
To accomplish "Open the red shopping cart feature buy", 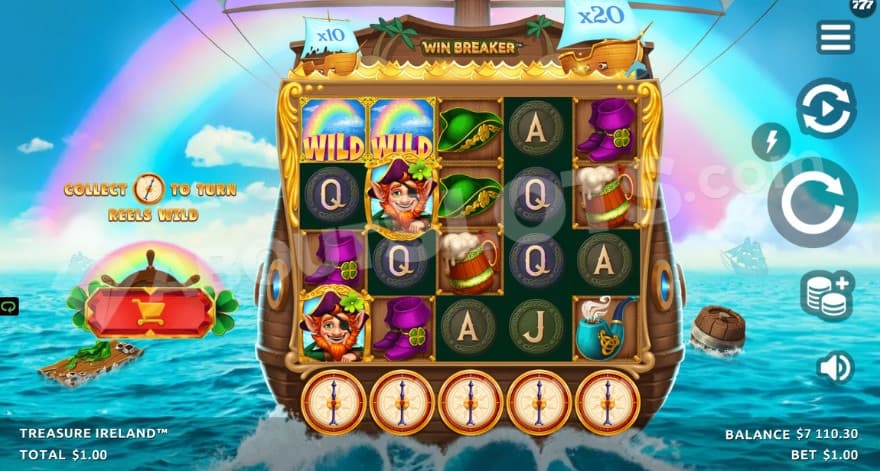I will [149, 313].
